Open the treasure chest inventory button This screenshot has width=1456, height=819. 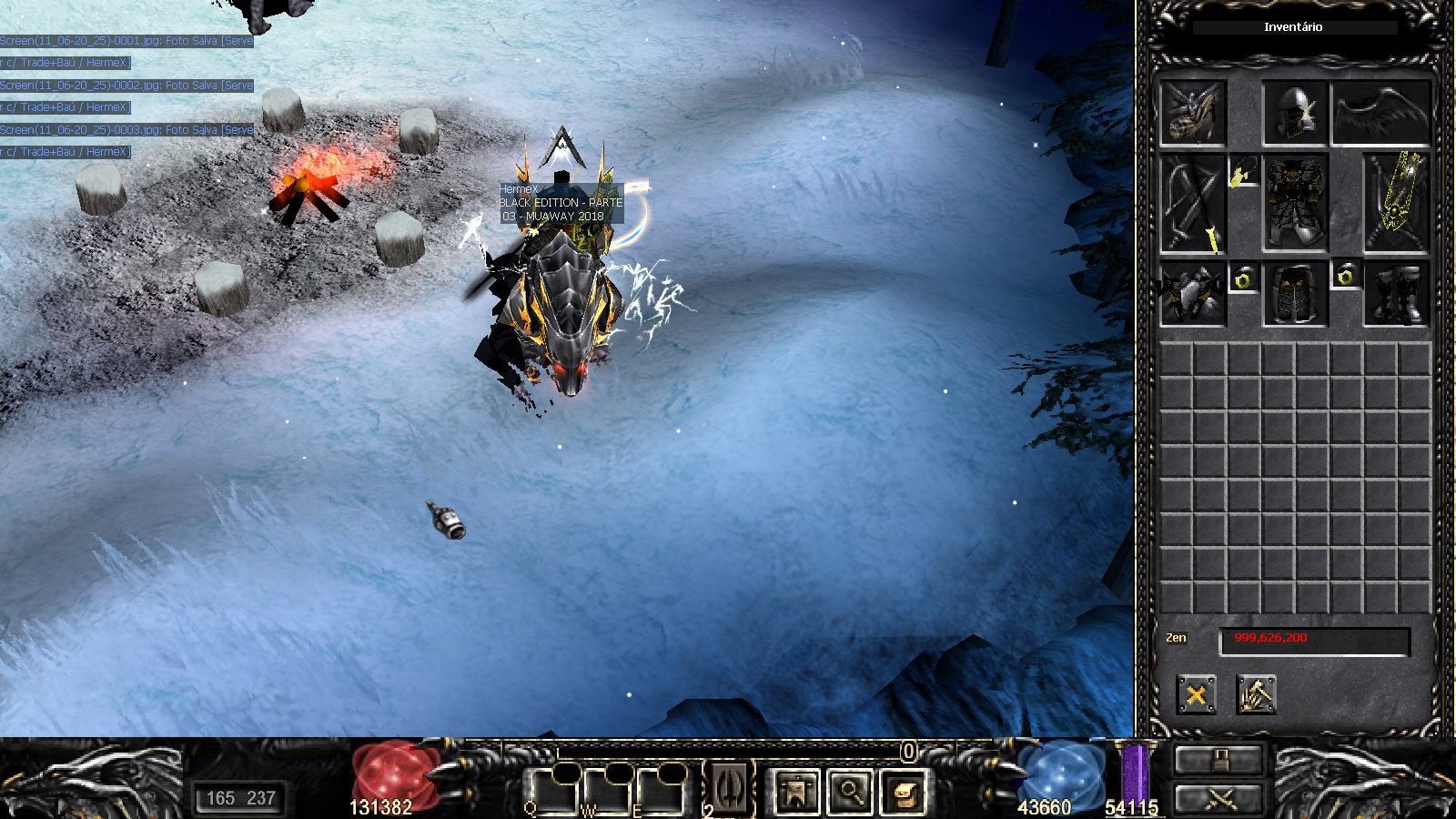[904, 792]
